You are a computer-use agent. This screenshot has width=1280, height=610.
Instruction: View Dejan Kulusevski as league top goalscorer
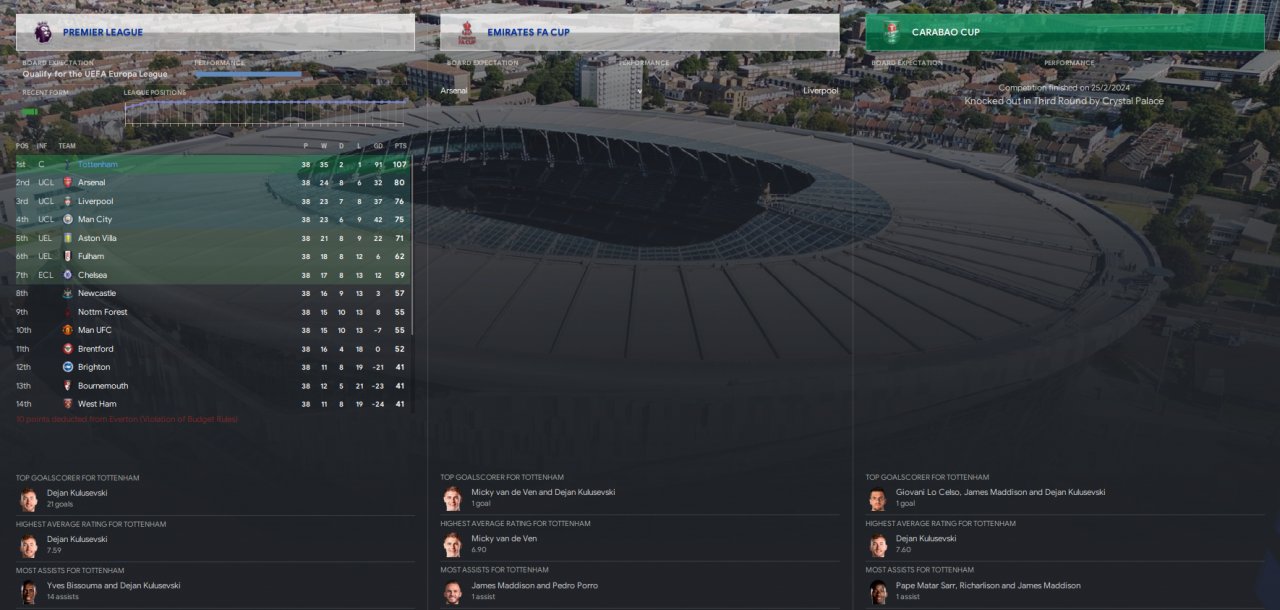pyautogui.click(x=77, y=493)
